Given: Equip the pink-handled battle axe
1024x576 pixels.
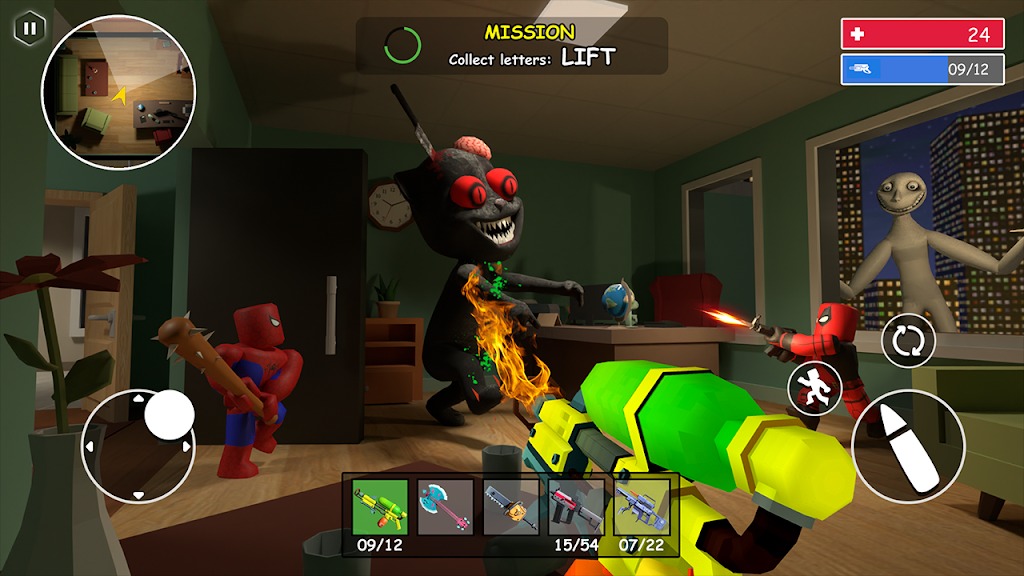Looking at the screenshot, I should coord(445,507).
